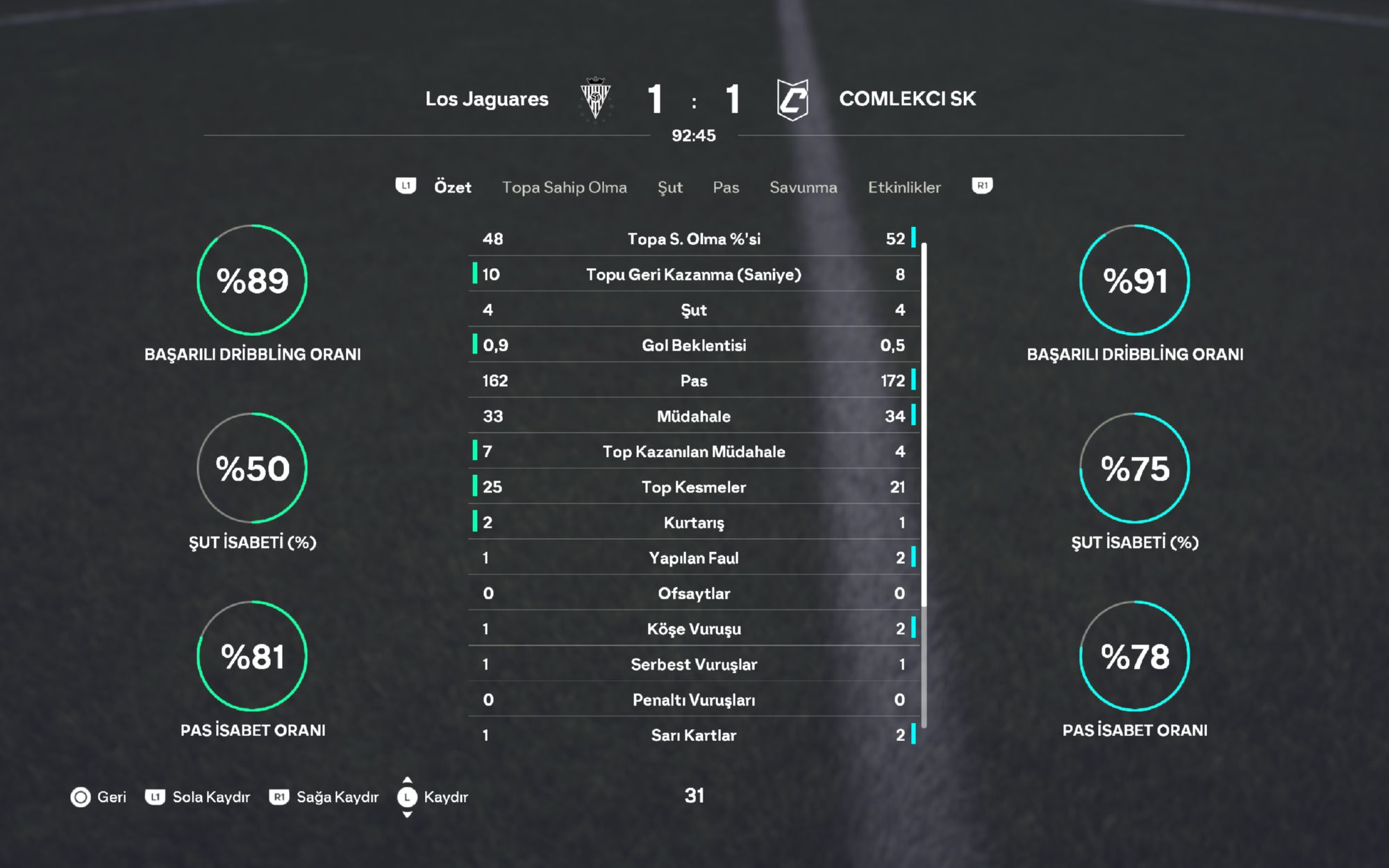This screenshot has height=868, width=1389.
Task: Select the Gol Beklentisi stat row
Action: (x=694, y=345)
